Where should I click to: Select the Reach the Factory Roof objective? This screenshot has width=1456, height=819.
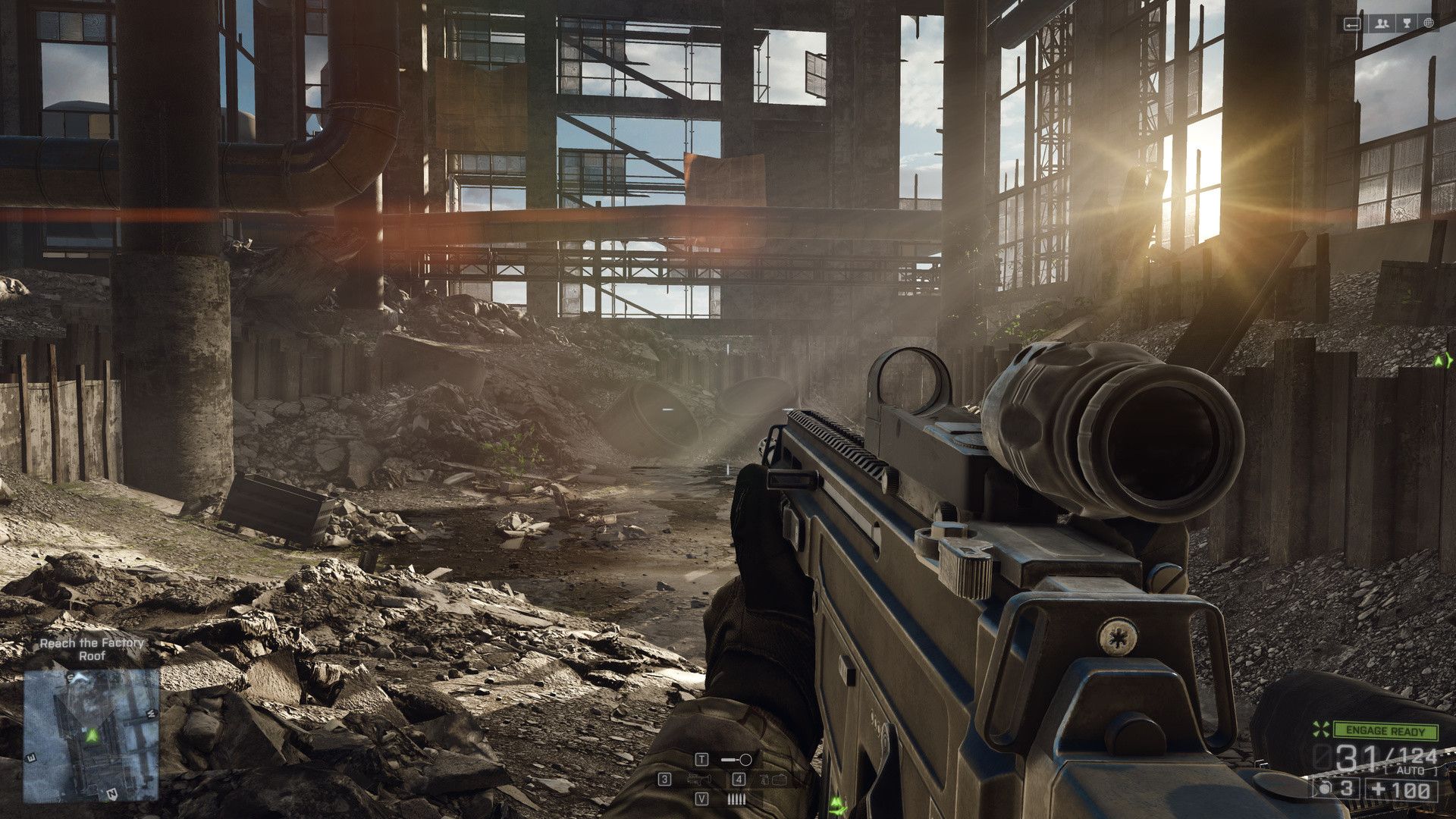click(91, 648)
